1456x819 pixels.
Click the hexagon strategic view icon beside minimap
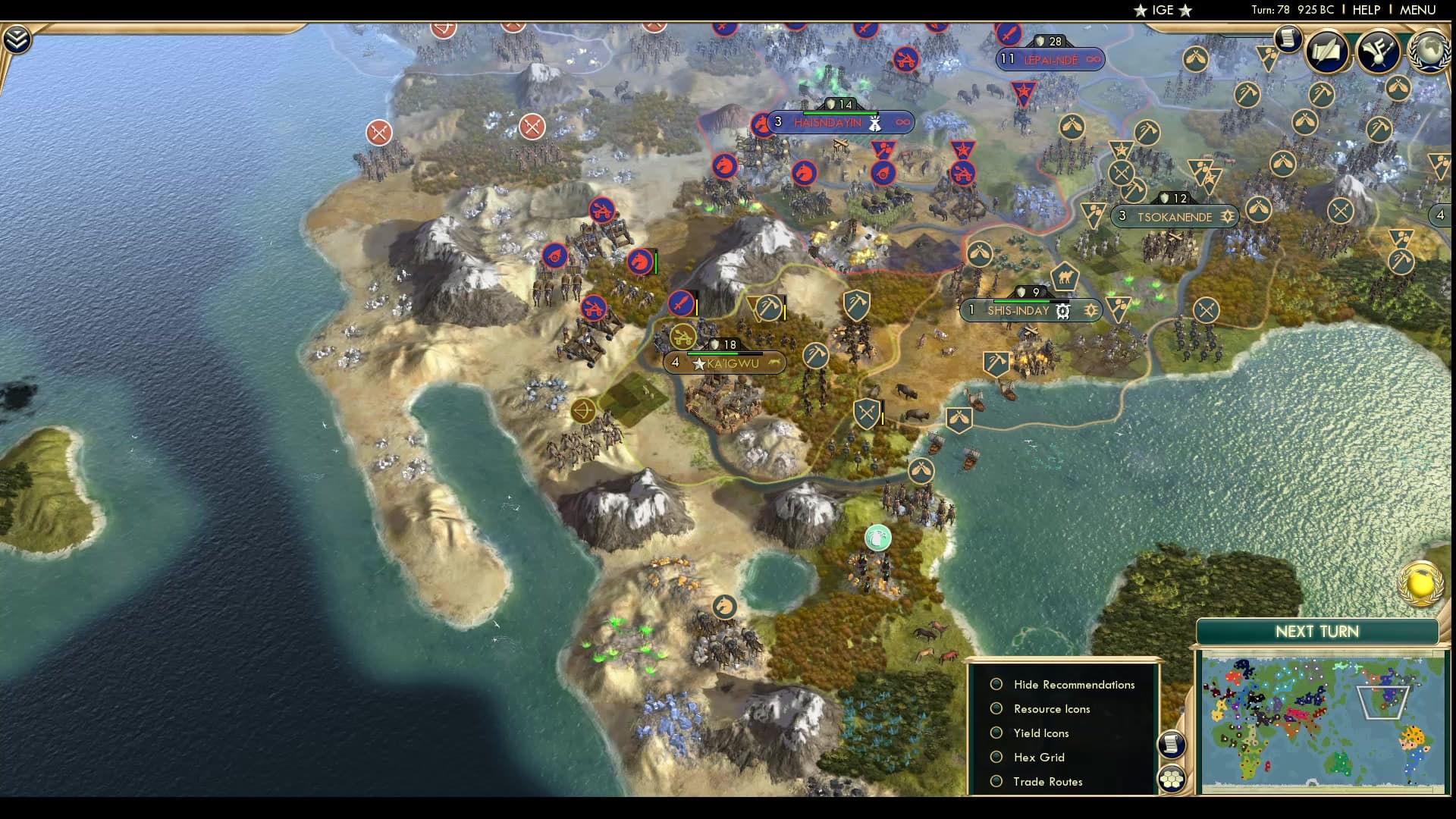point(1171,777)
